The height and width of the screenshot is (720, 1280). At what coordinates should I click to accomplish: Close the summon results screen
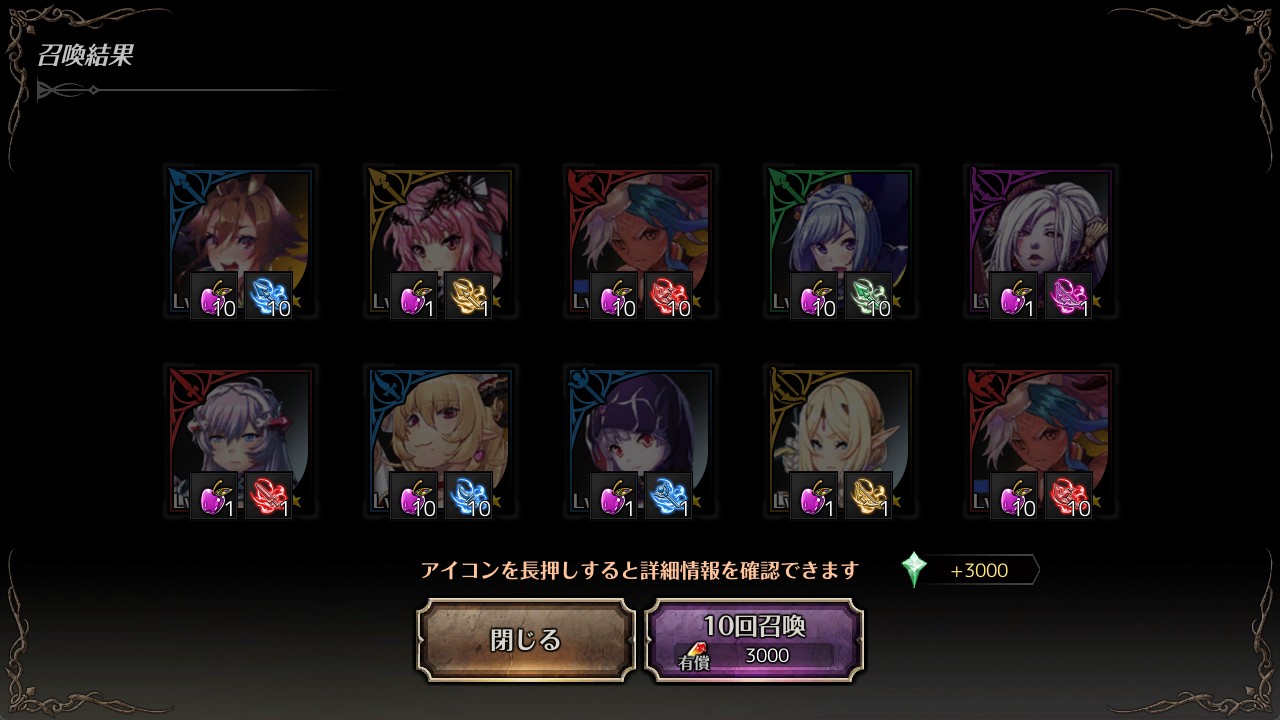[x=526, y=640]
